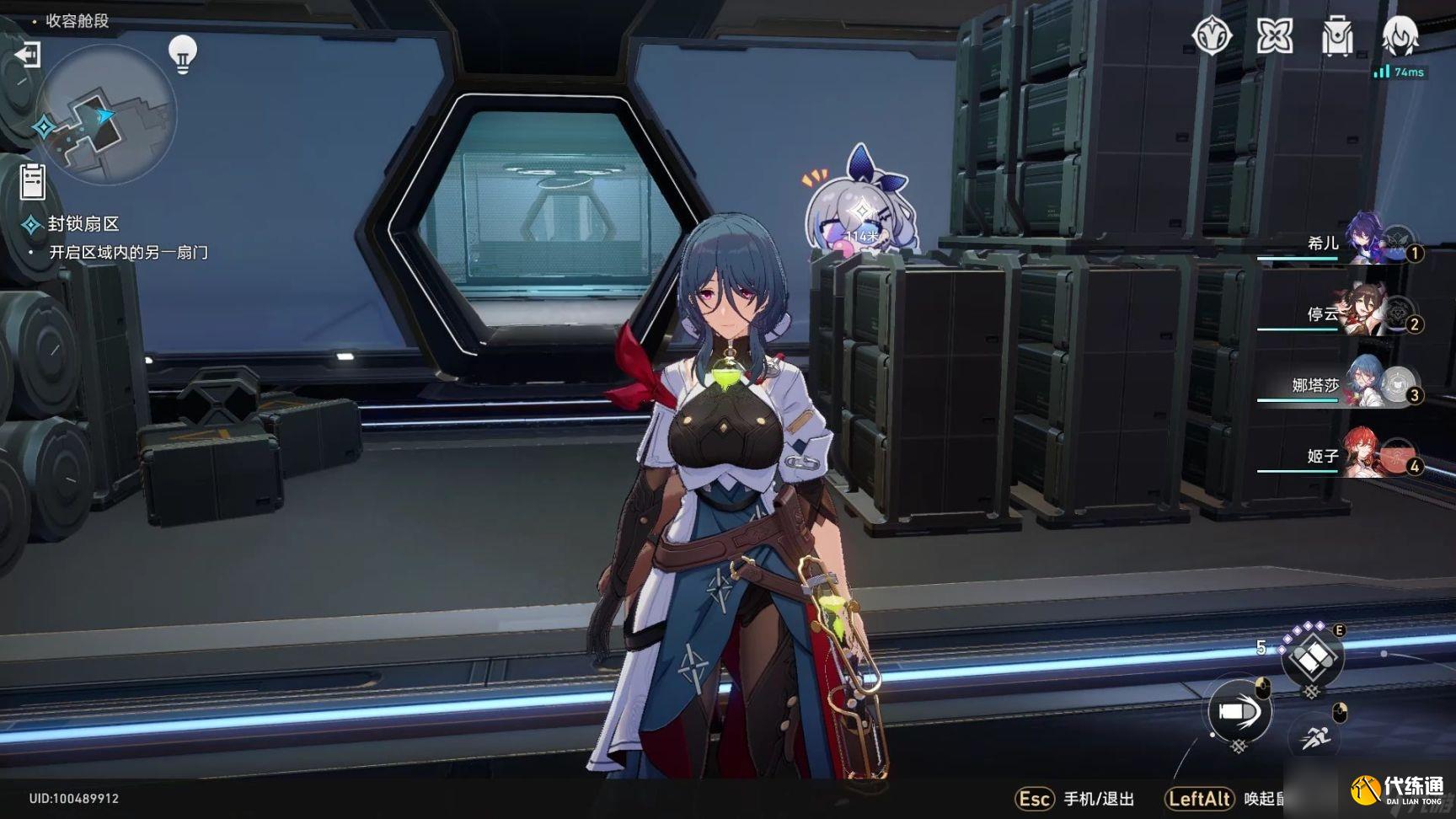
Task: Use the basic attack bullet button
Action: coord(1239,712)
